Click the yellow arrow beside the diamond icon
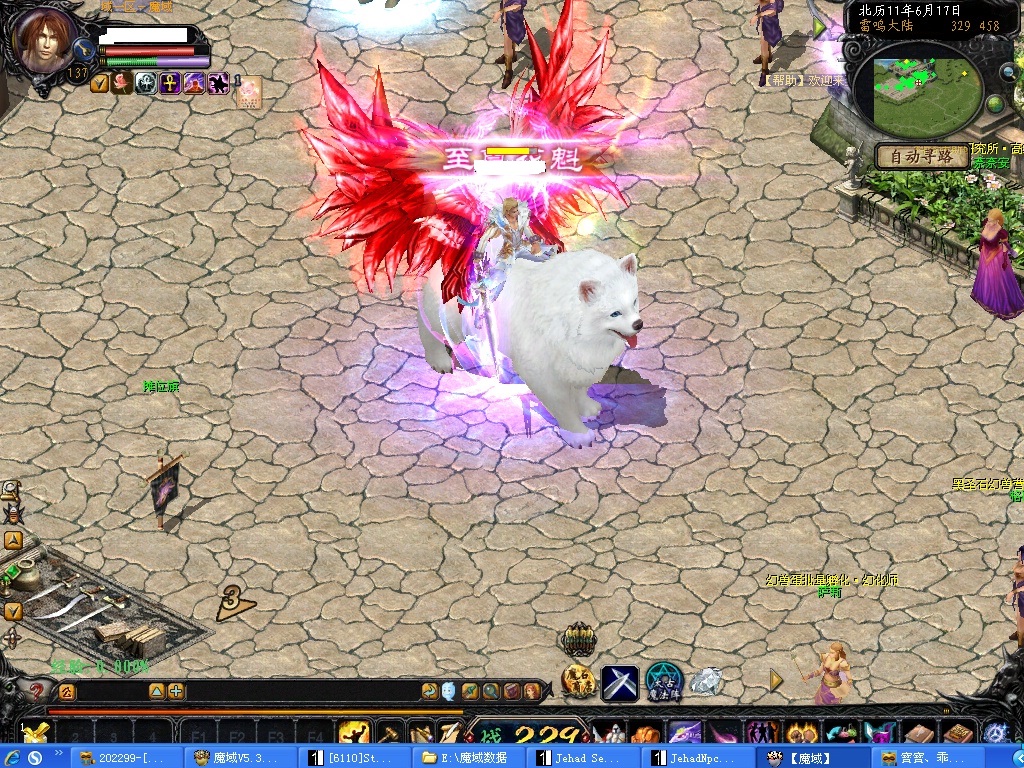 pos(777,680)
